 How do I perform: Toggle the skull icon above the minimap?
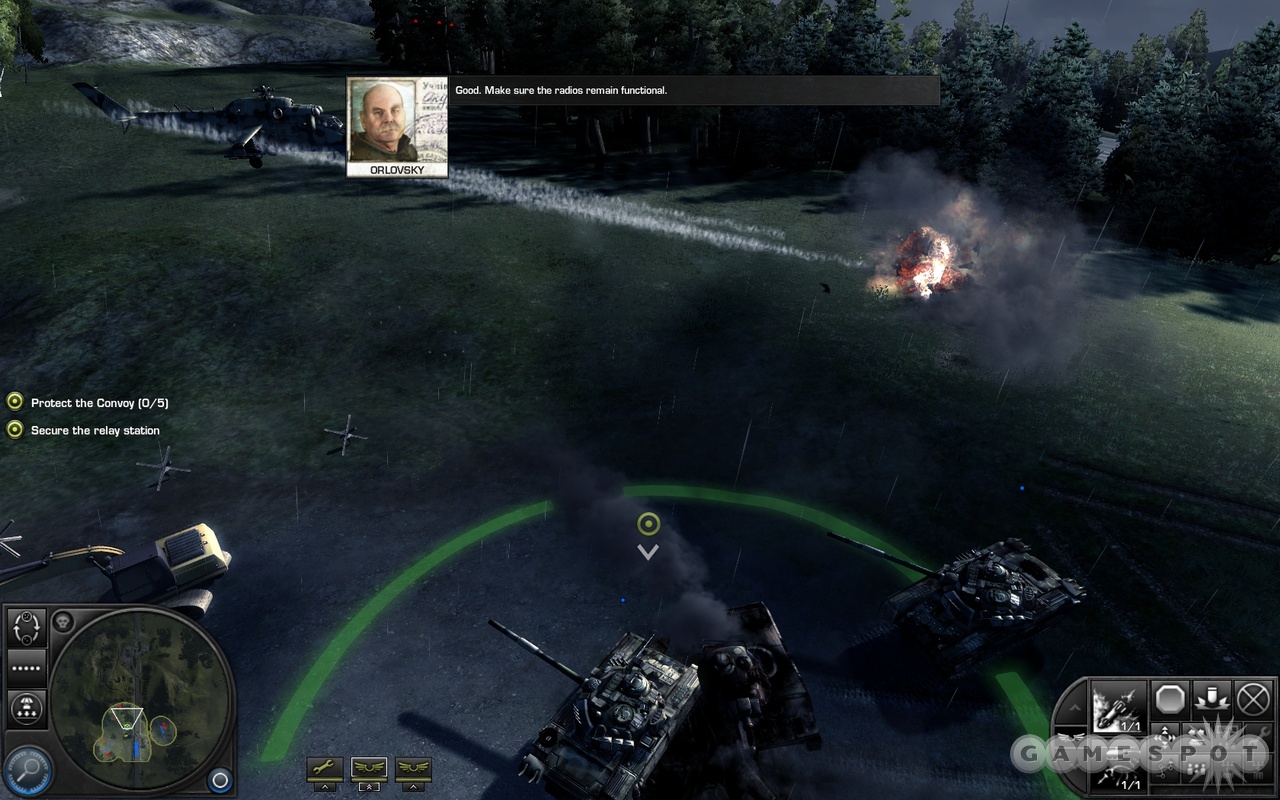(x=62, y=620)
